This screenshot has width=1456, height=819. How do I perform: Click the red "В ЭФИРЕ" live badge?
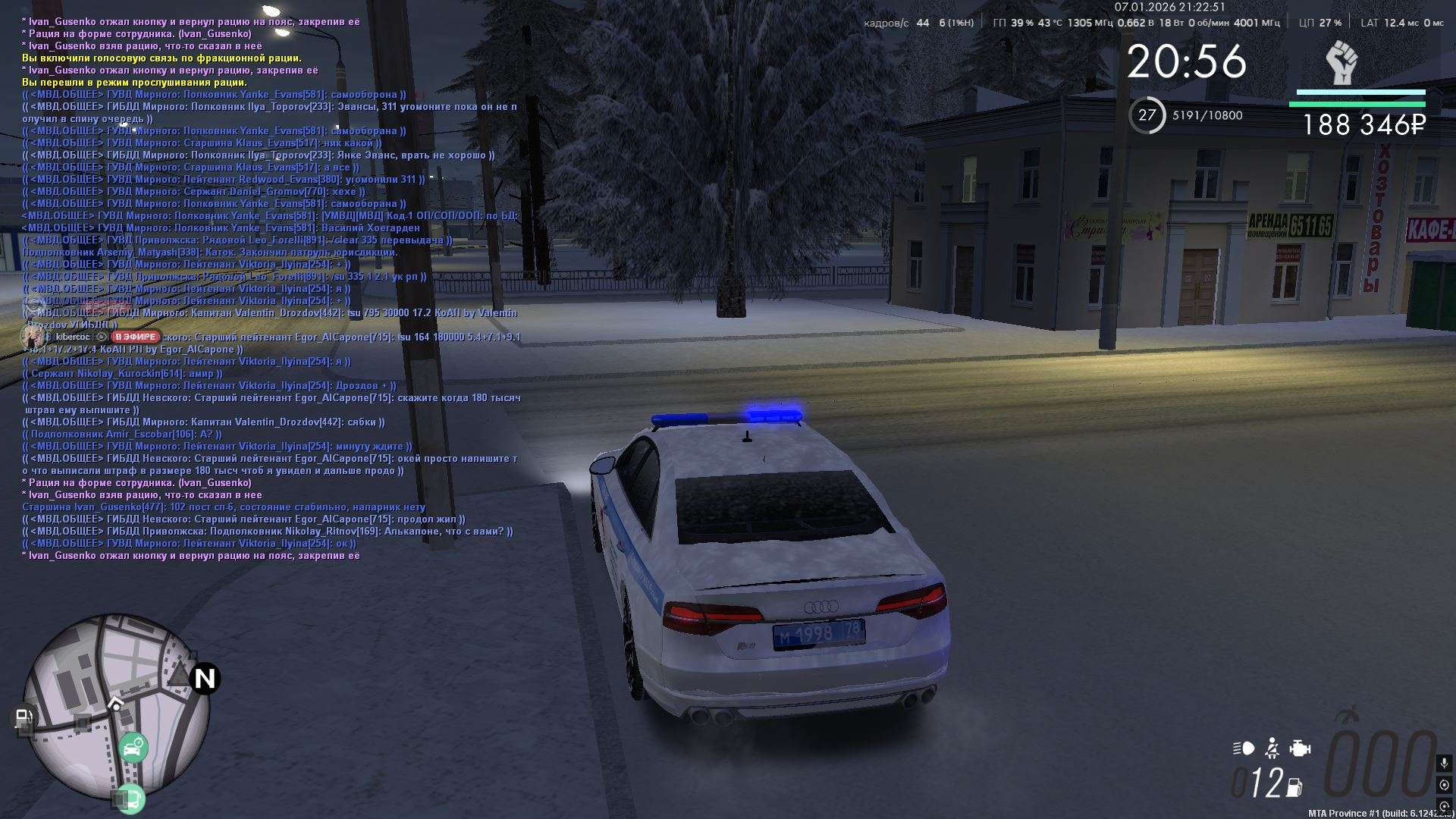[x=136, y=337]
